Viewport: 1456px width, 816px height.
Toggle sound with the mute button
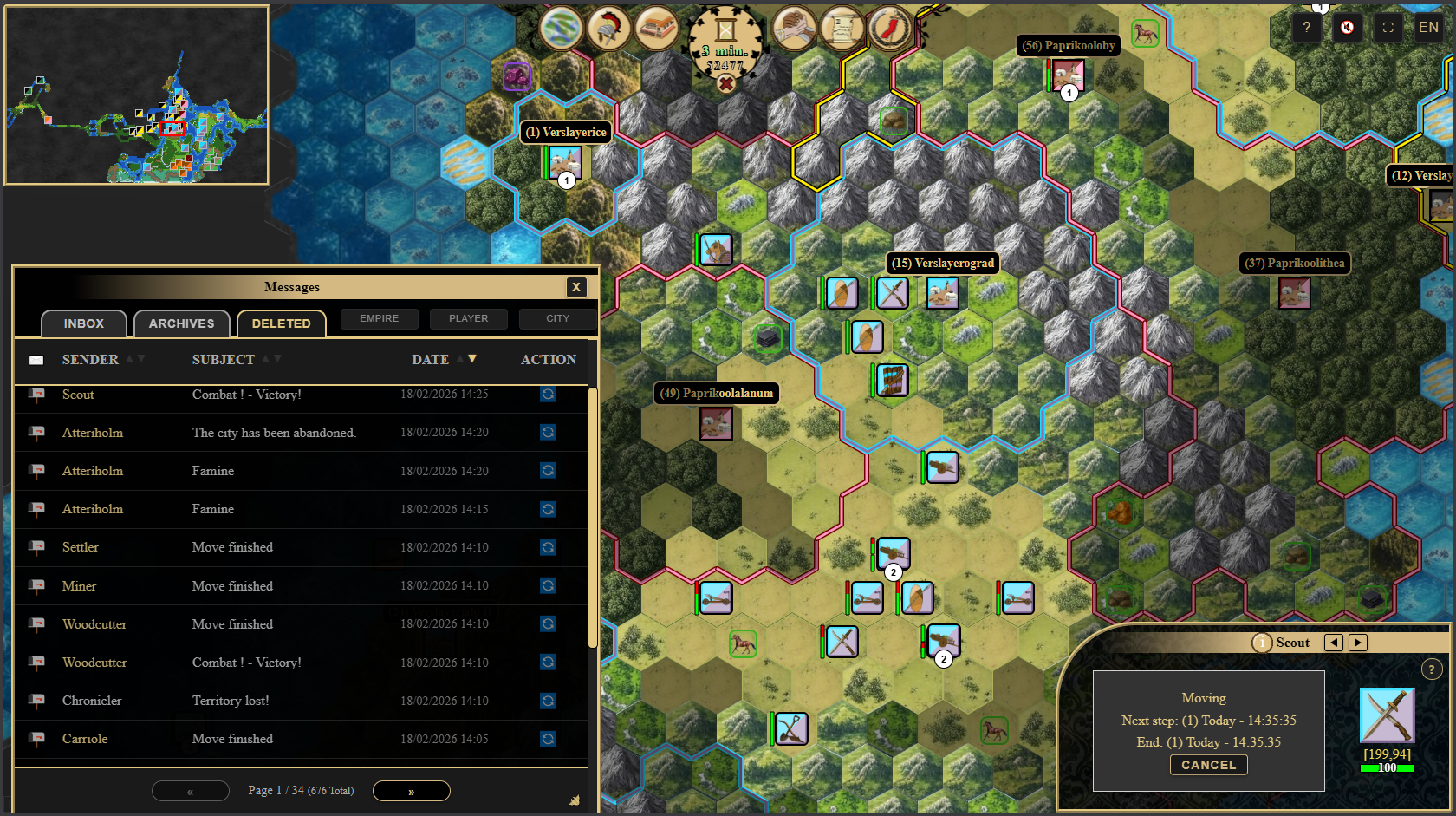point(1347,28)
